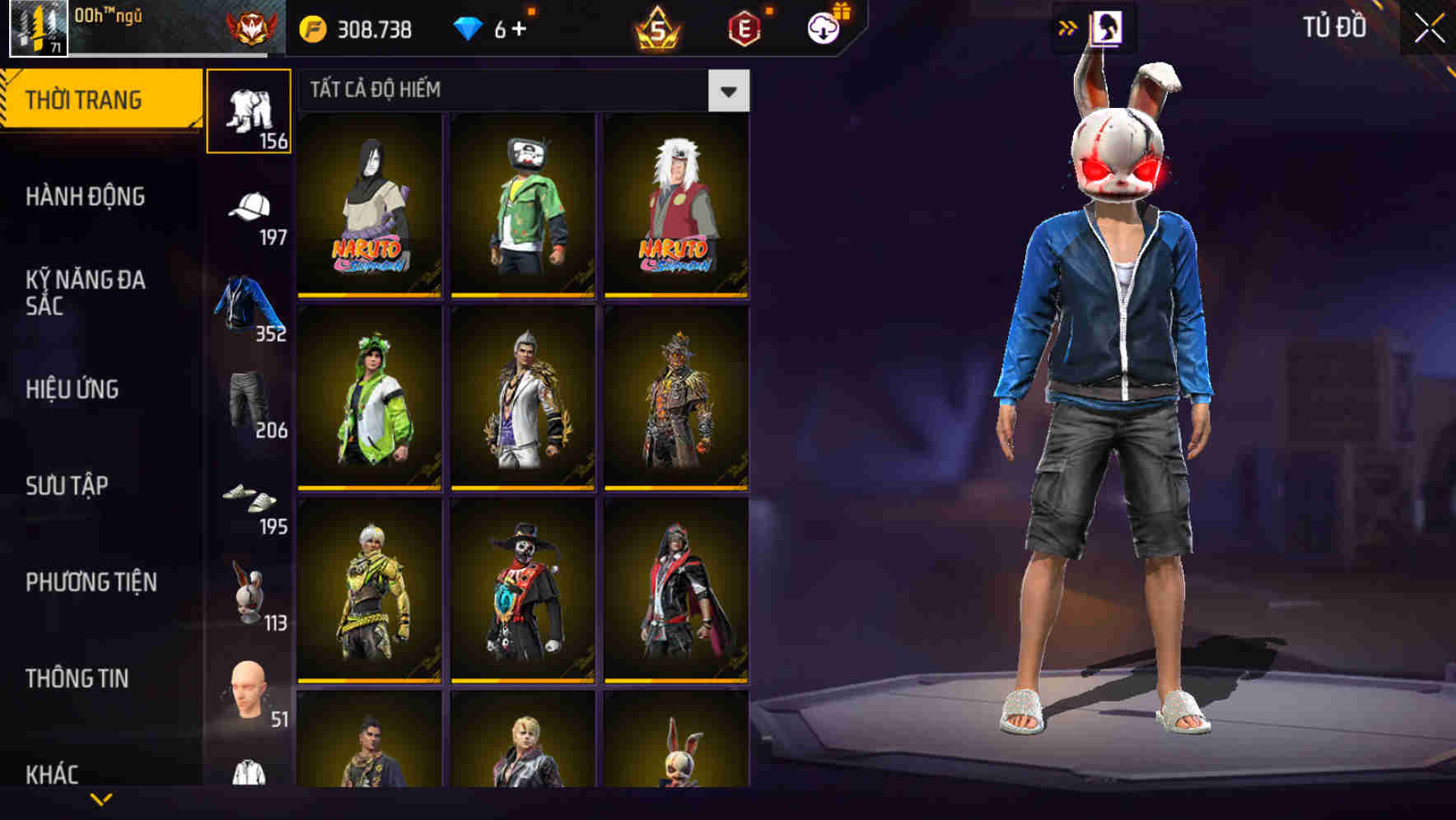Switch to the HÀNH ĐỘNG tab
This screenshot has height=820, width=1456.
[85, 198]
